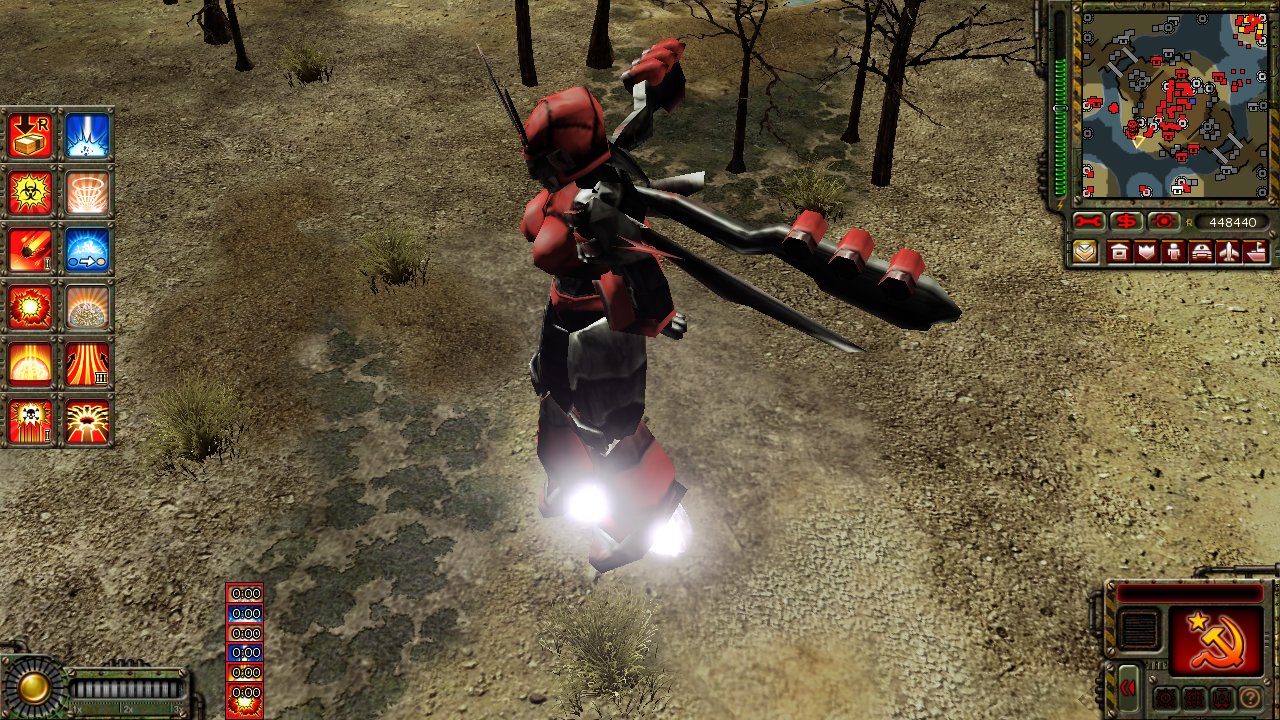1280x720 pixels.
Task: Click the question mark help button
Action: [1250, 698]
